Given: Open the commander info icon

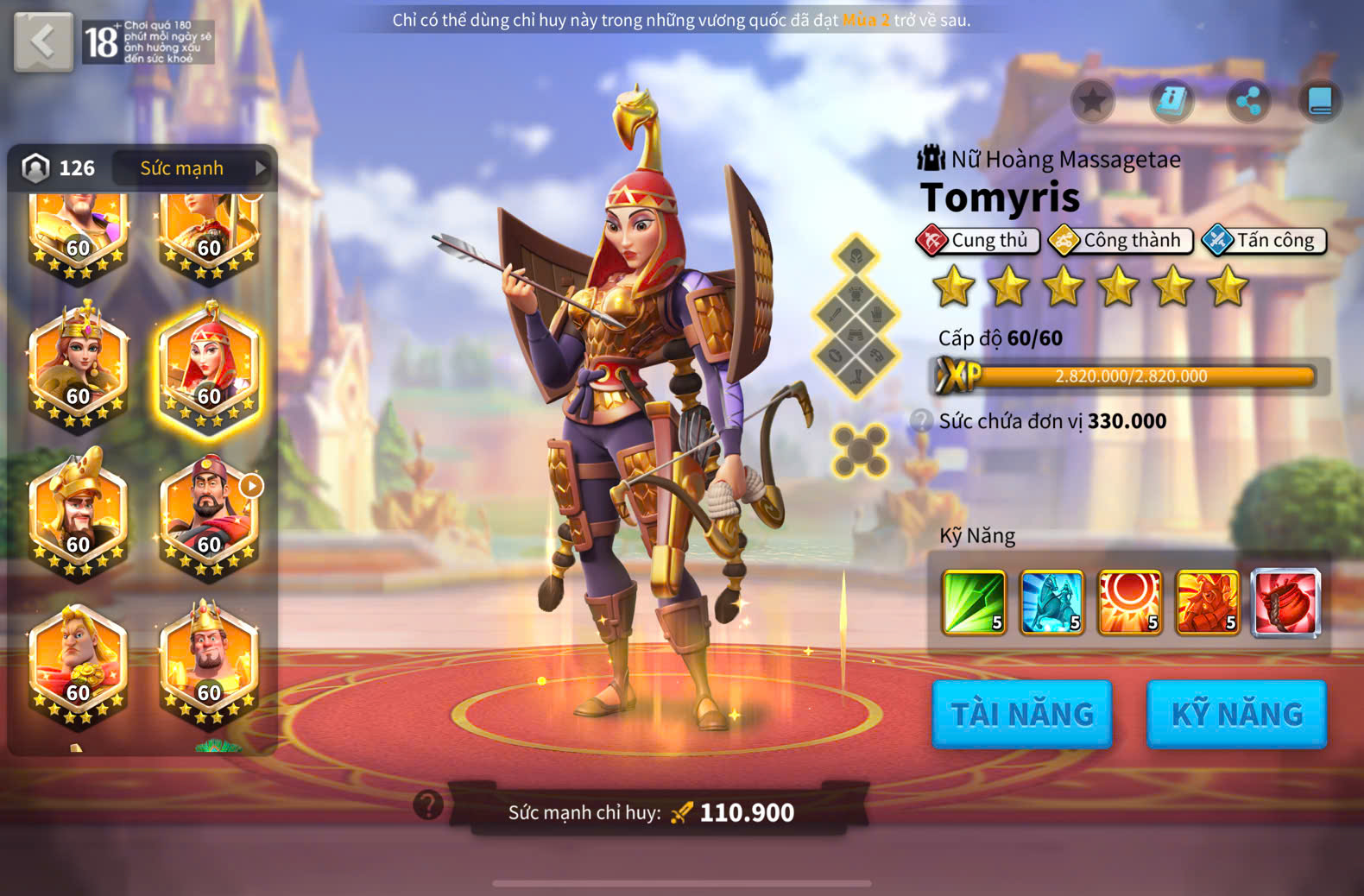Looking at the screenshot, I should pos(1171,102).
